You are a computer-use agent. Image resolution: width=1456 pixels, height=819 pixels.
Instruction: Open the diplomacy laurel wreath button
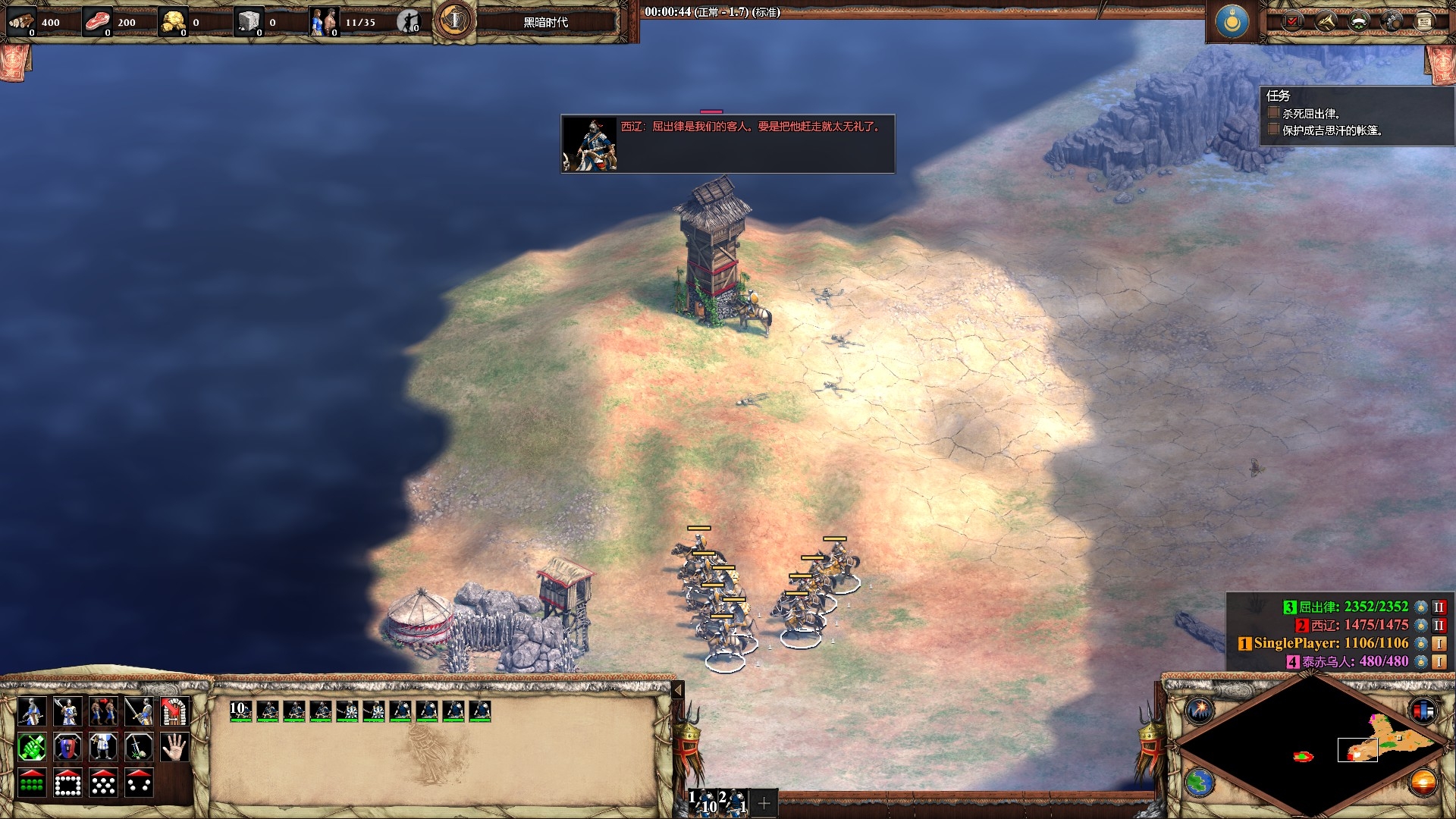1357,21
